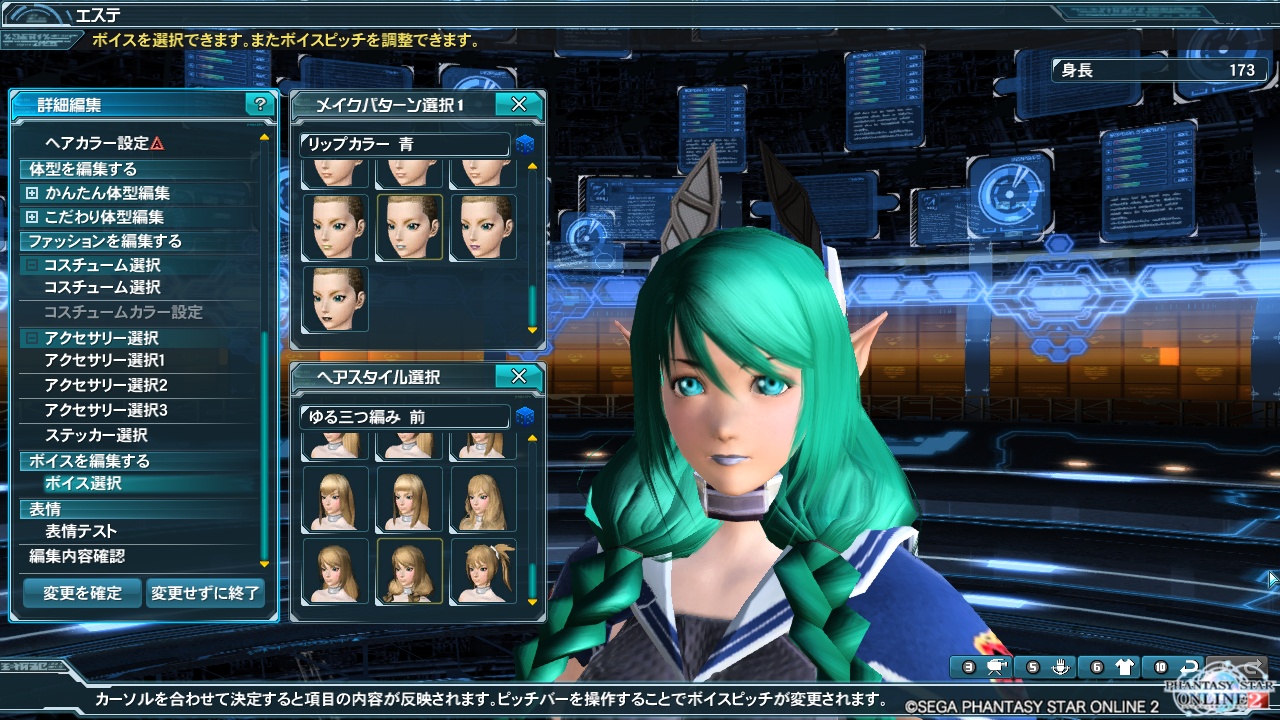Viewport: 1280px width, 720px height.
Task: Confirm changes with 変更を確定 button
Action: click(82, 593)
